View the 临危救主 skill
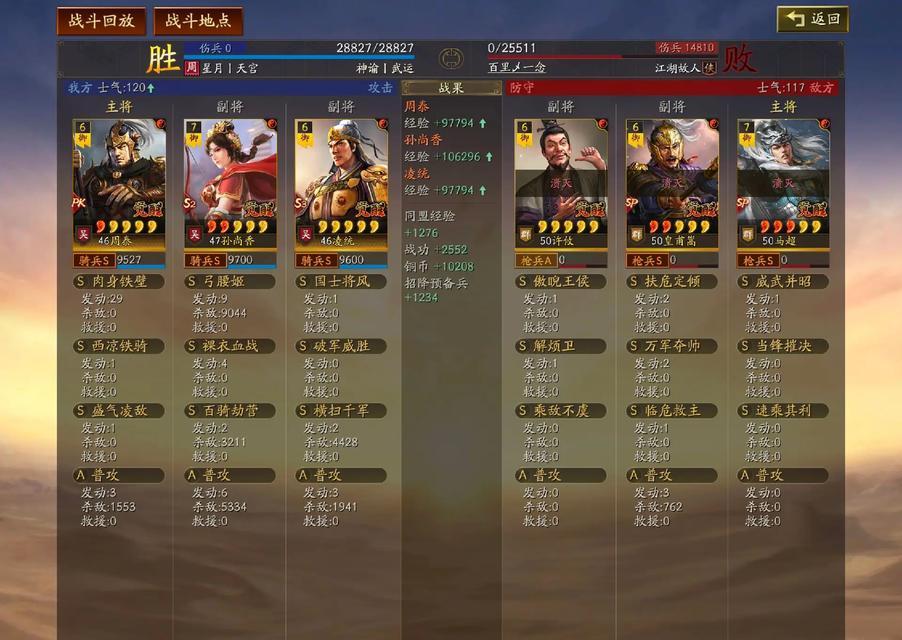The width and height of the screenshot is (902, 640). (x=672, y=411)
